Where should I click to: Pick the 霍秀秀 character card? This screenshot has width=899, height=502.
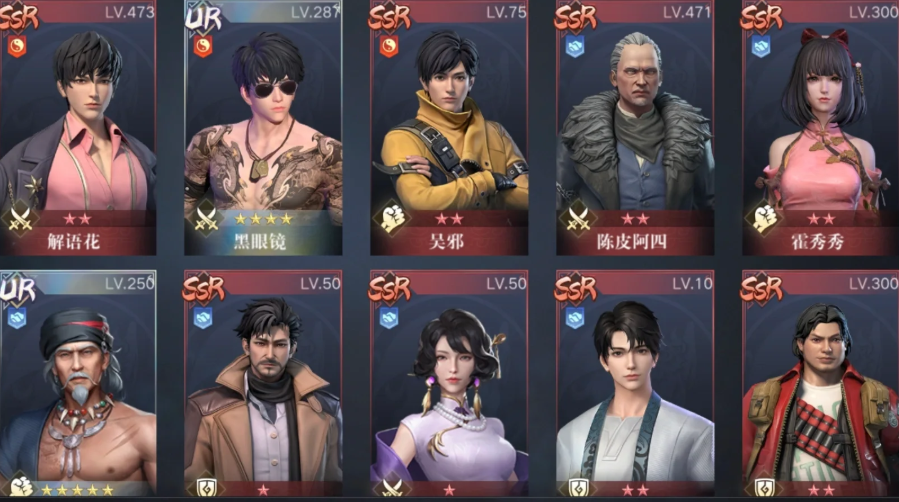820,130
